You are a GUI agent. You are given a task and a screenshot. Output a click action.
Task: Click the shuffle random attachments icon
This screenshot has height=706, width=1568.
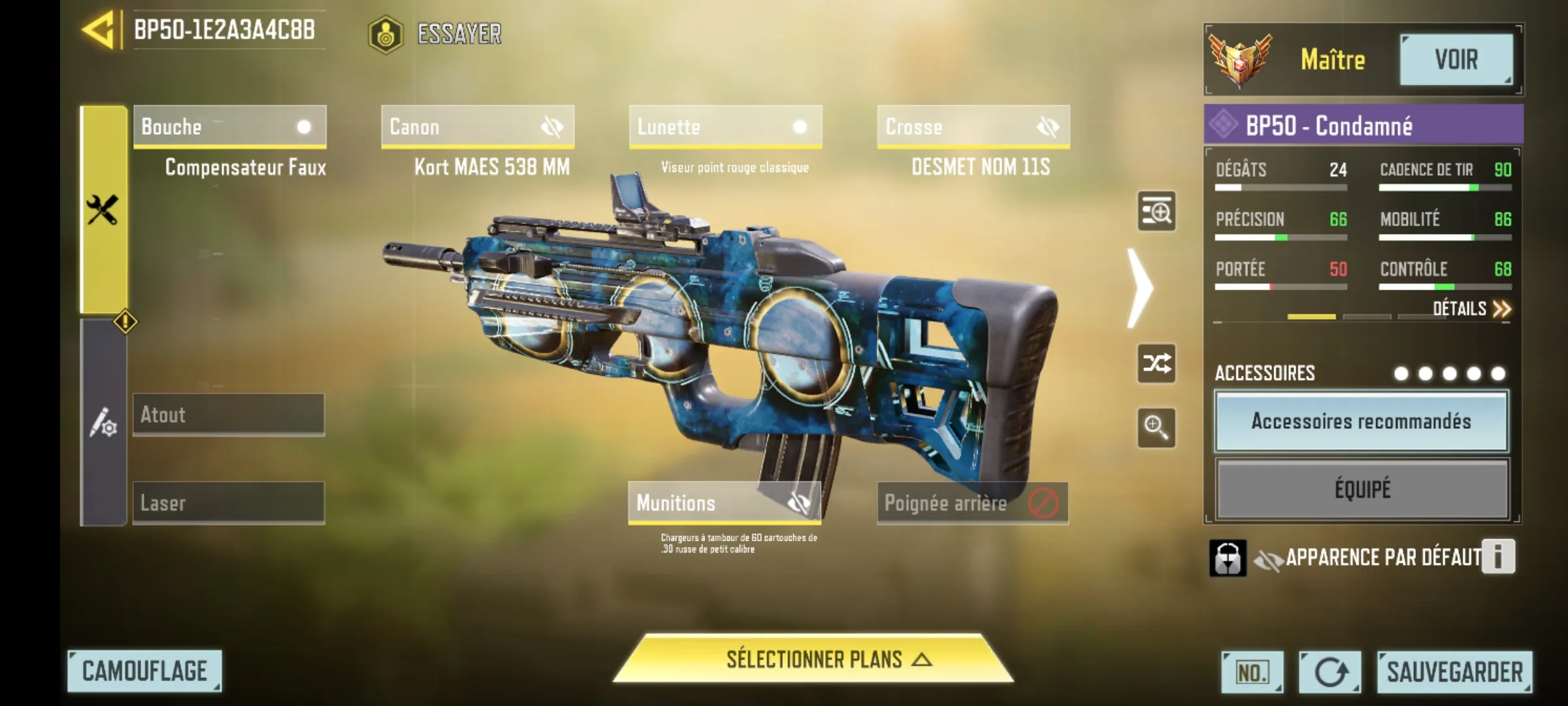point(1156,363)
